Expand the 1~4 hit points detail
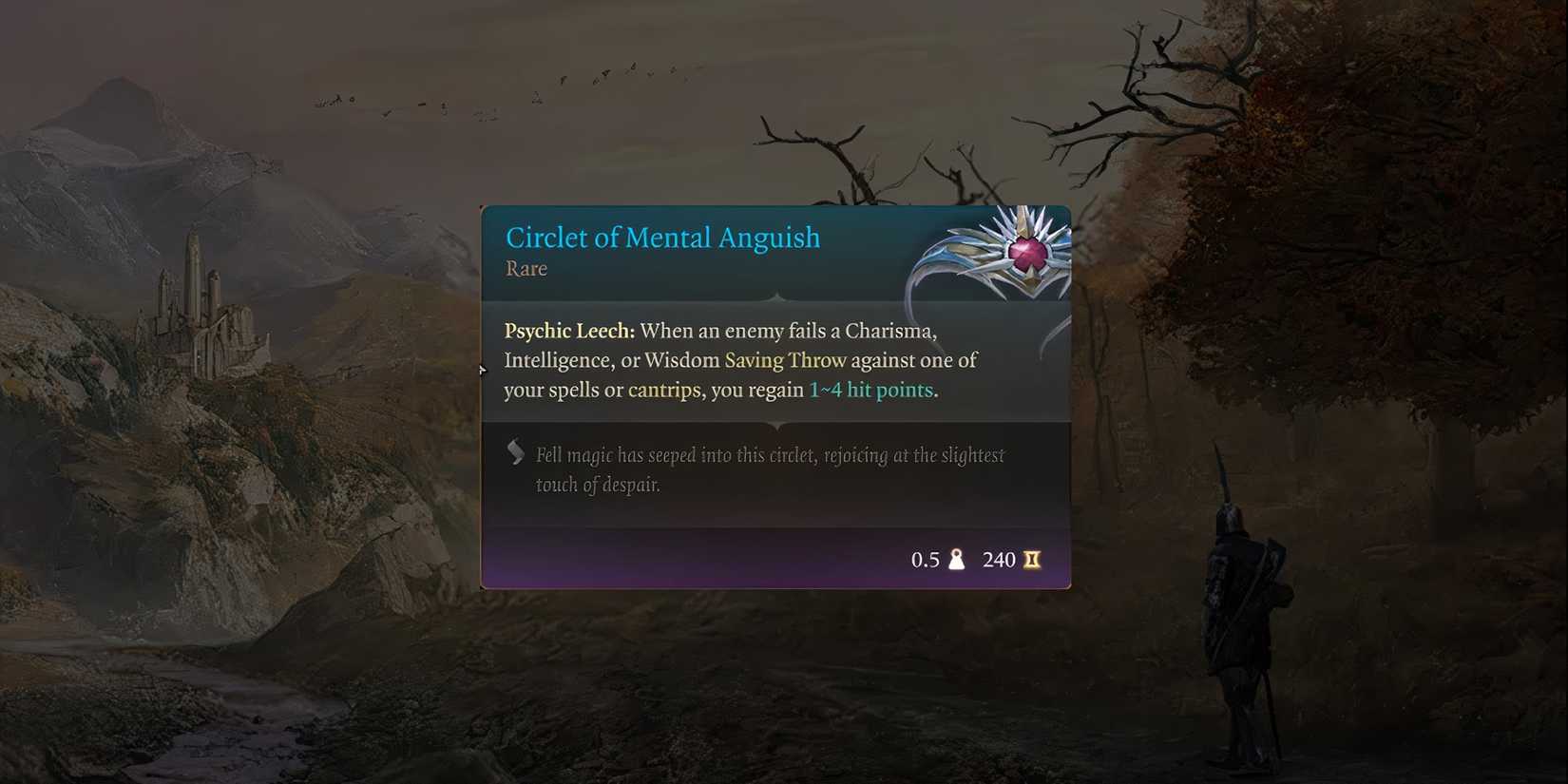The width and height of the screenshot is (1568, 784). point(870,390)
